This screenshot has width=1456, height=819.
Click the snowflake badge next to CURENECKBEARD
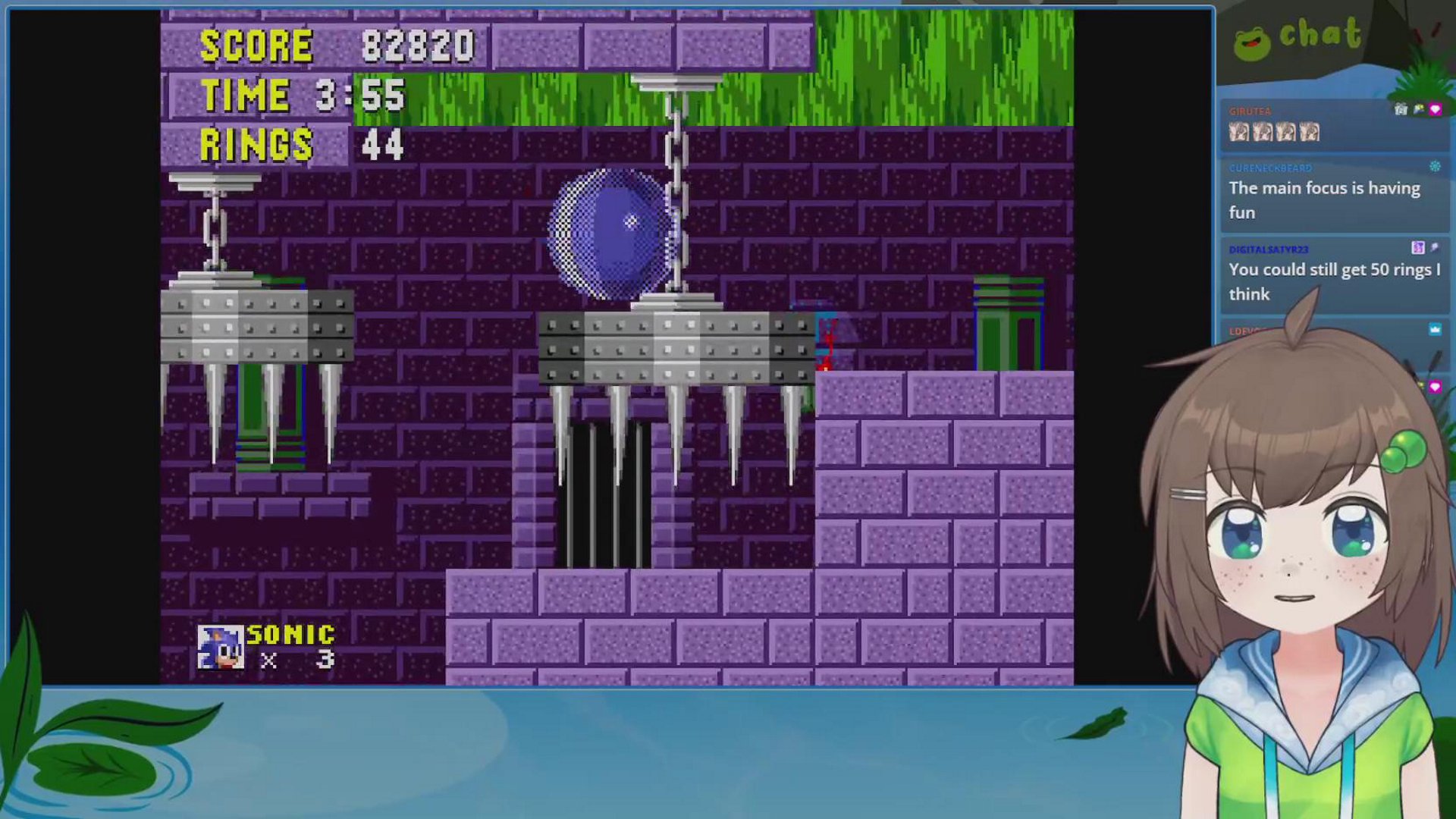tap(1436, 168)
